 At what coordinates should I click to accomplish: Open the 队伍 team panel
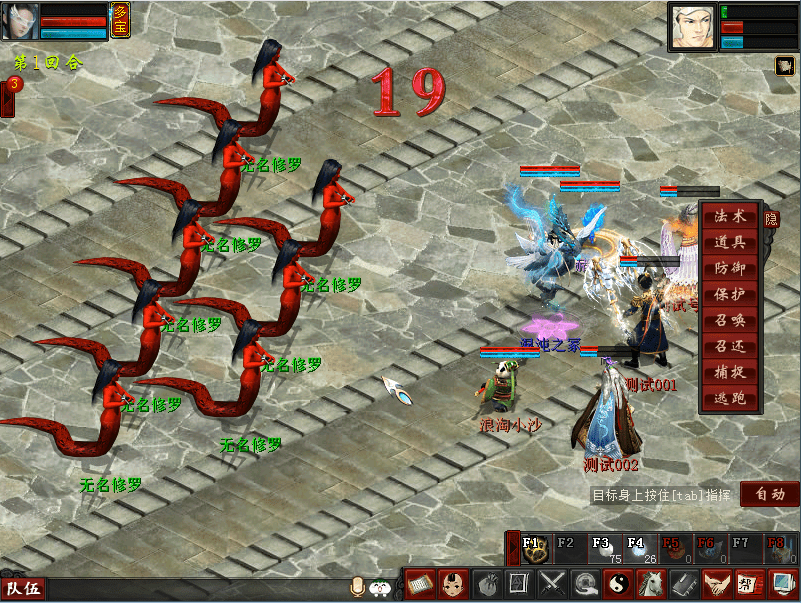coord(23,589)
